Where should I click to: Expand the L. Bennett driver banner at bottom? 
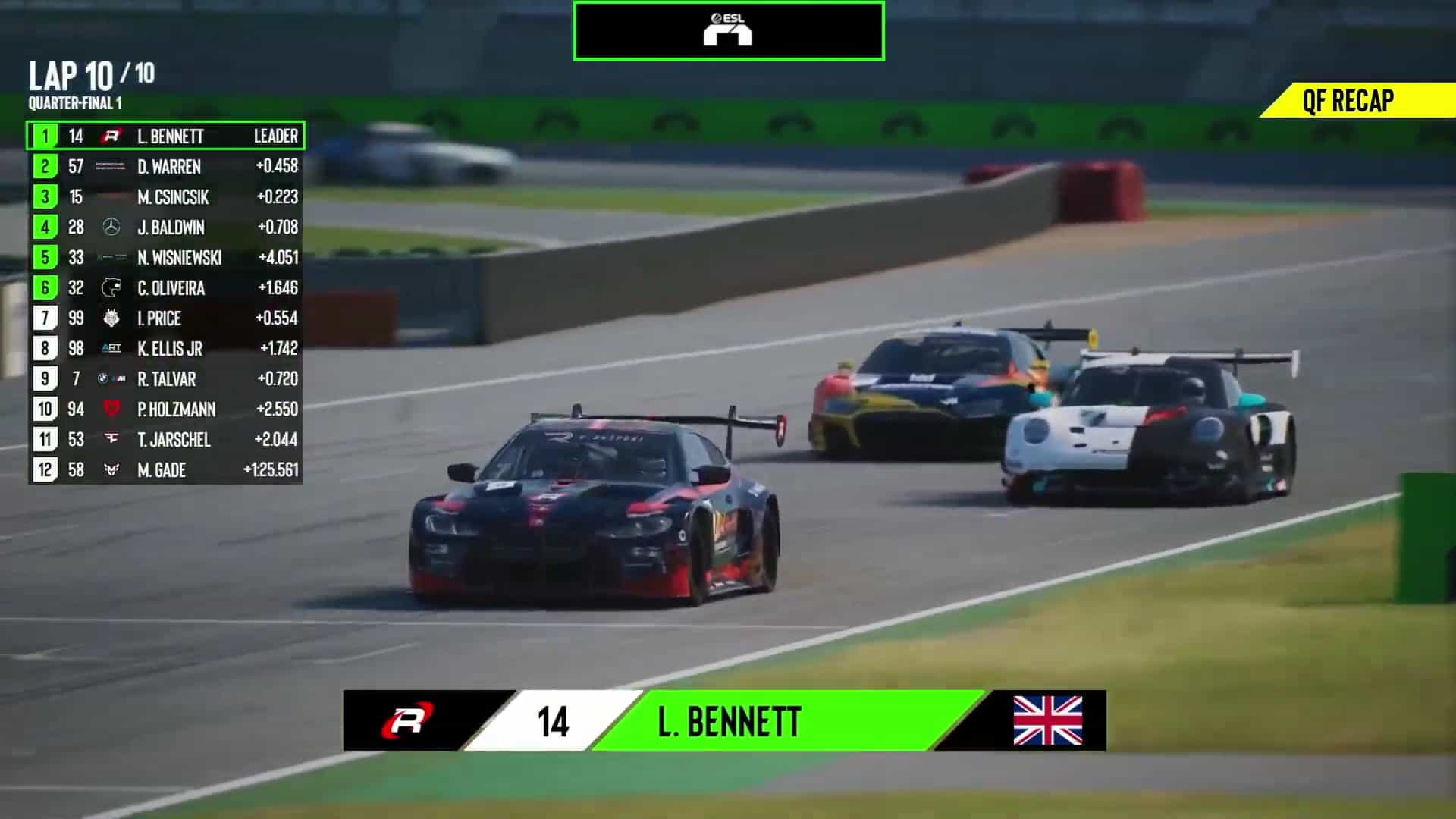pyautogui.click(x=728, y=722)
